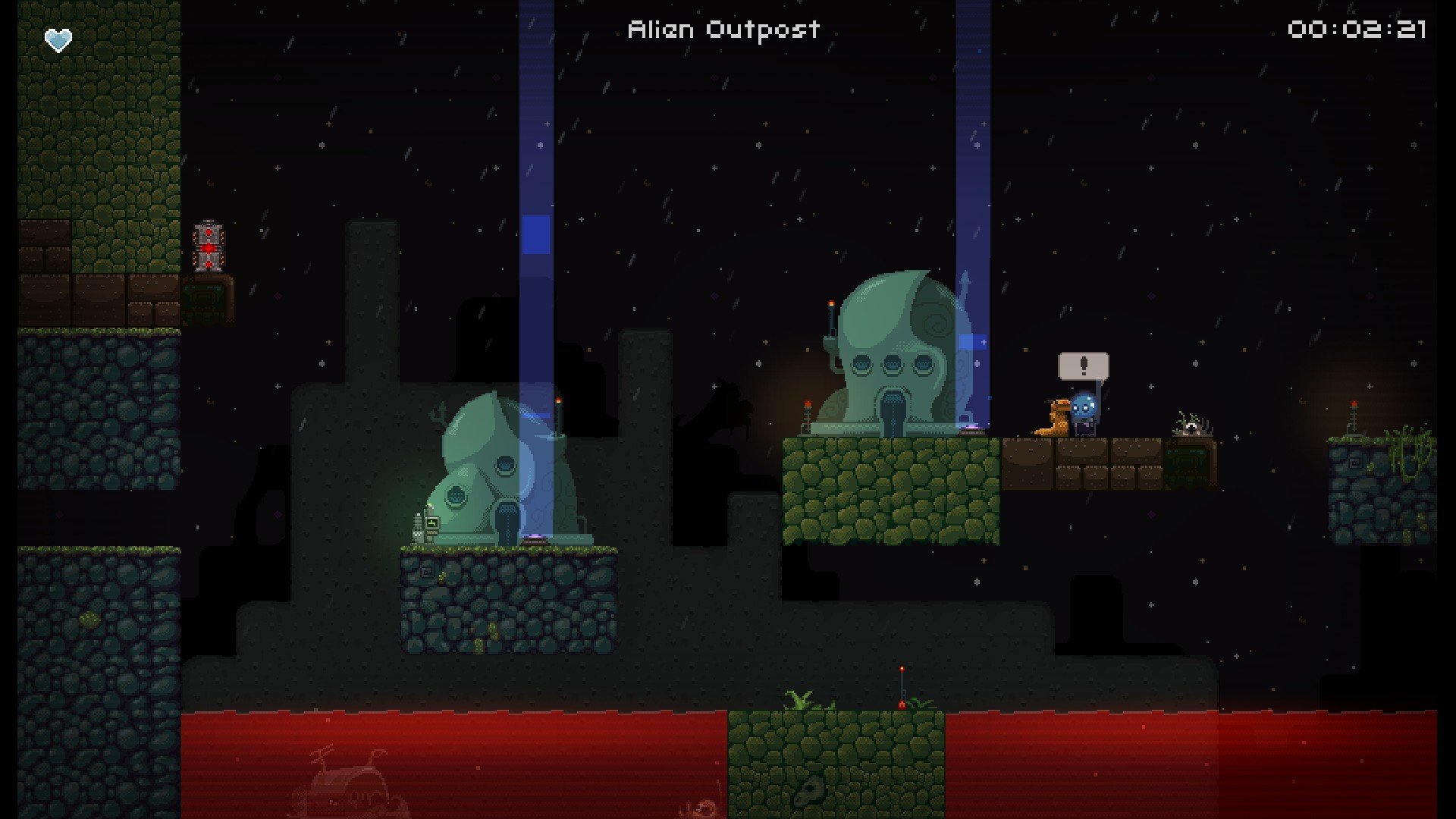Screen dimensions: 1456x819
Task: Click the tall red antenna near the lava
Action: pyautogui.click(x=902, y=682)
